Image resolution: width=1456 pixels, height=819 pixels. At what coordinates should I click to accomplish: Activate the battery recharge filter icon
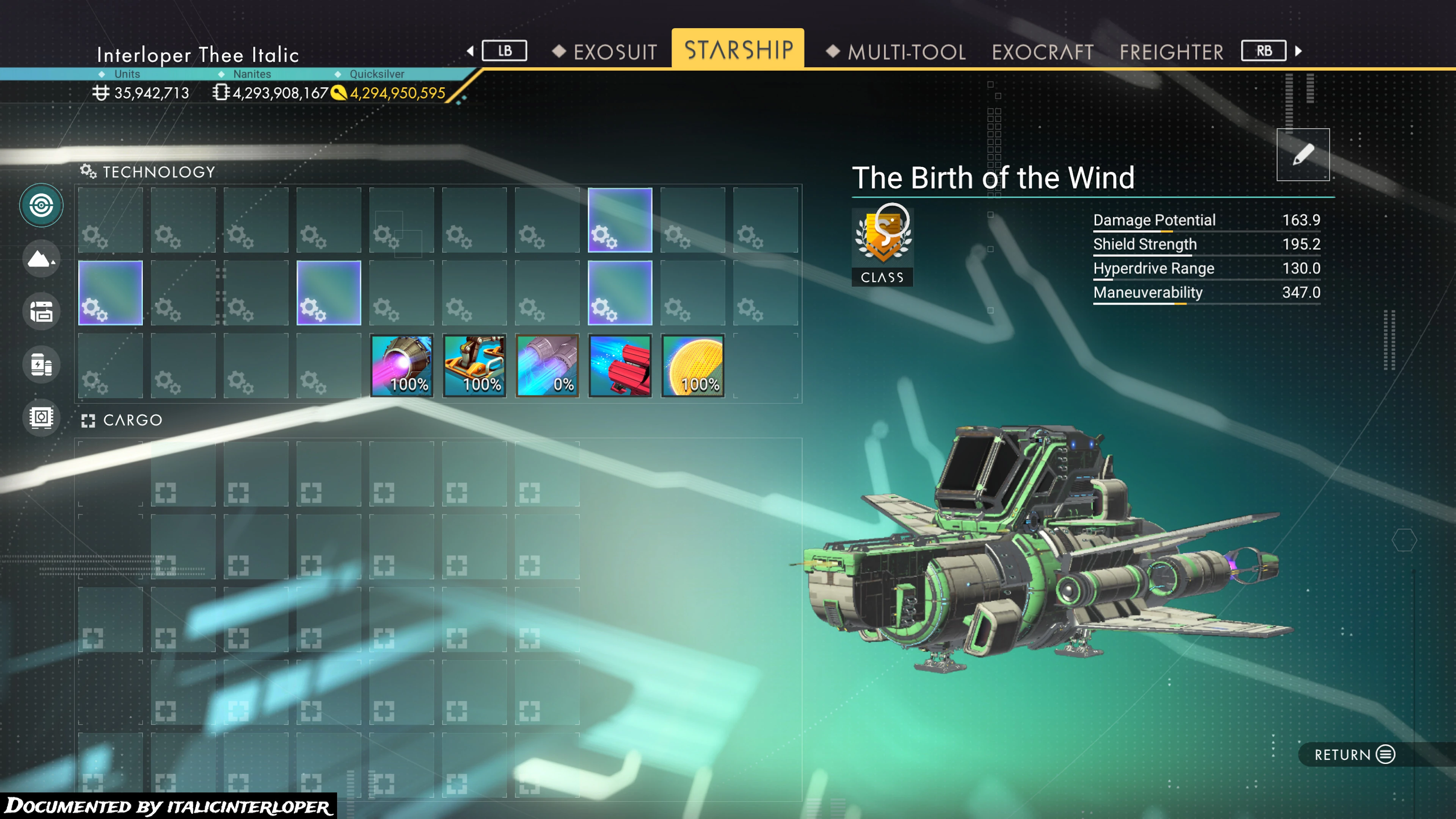pyautogui.click(x=41, y=364)
